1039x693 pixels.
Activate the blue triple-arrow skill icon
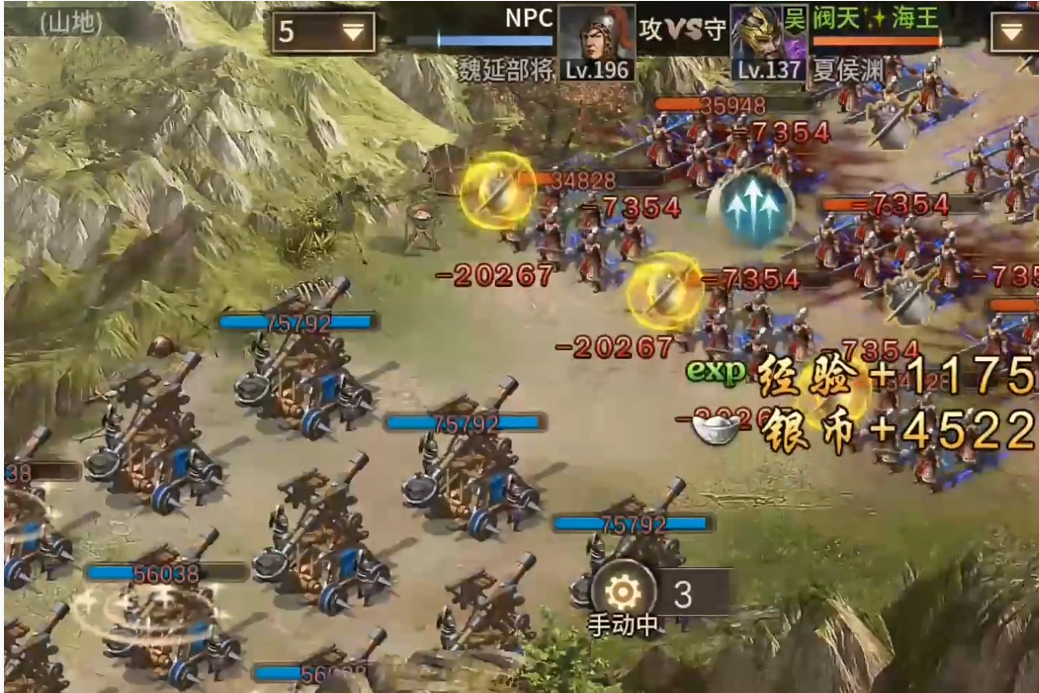tap(750, 208)
